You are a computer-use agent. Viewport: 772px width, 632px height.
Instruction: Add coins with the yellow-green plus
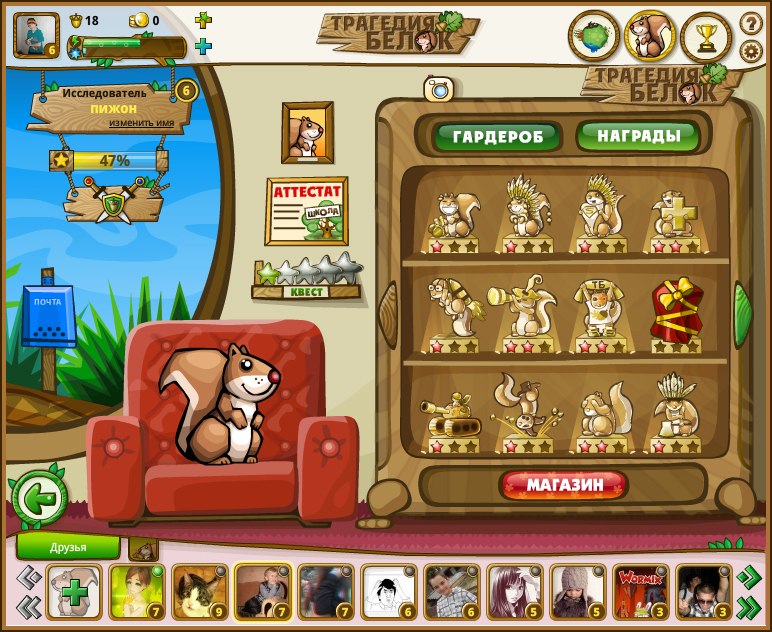(203, 20)
